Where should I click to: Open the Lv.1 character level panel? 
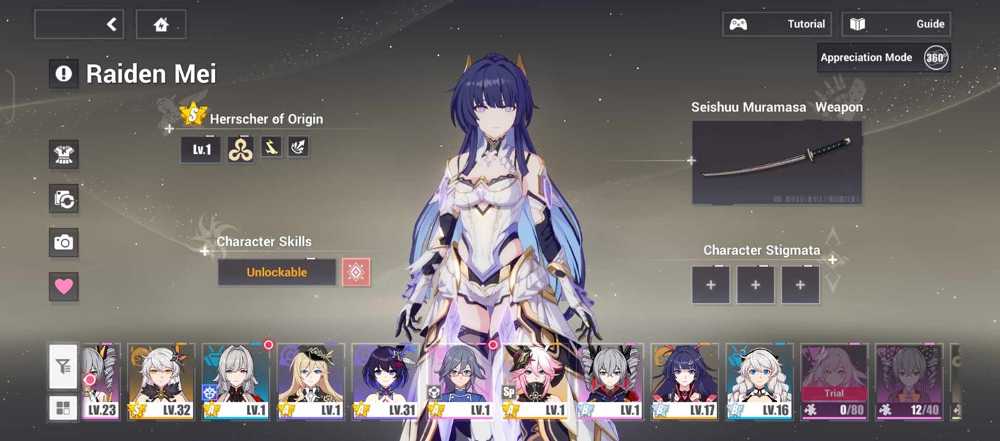200,148
